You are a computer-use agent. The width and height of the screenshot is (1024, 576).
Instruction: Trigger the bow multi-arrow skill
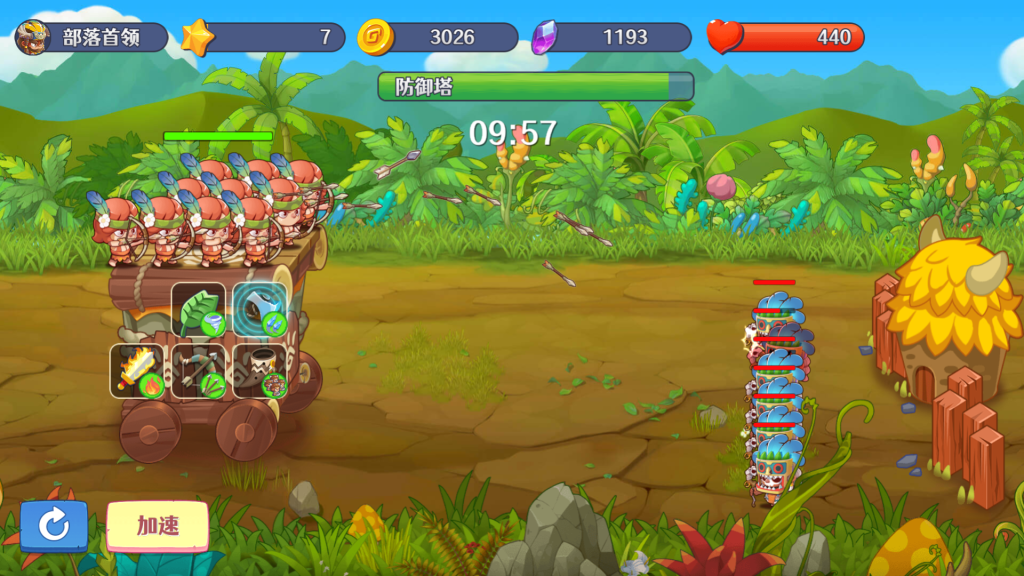pyautogui.click(x=199, y=371)
